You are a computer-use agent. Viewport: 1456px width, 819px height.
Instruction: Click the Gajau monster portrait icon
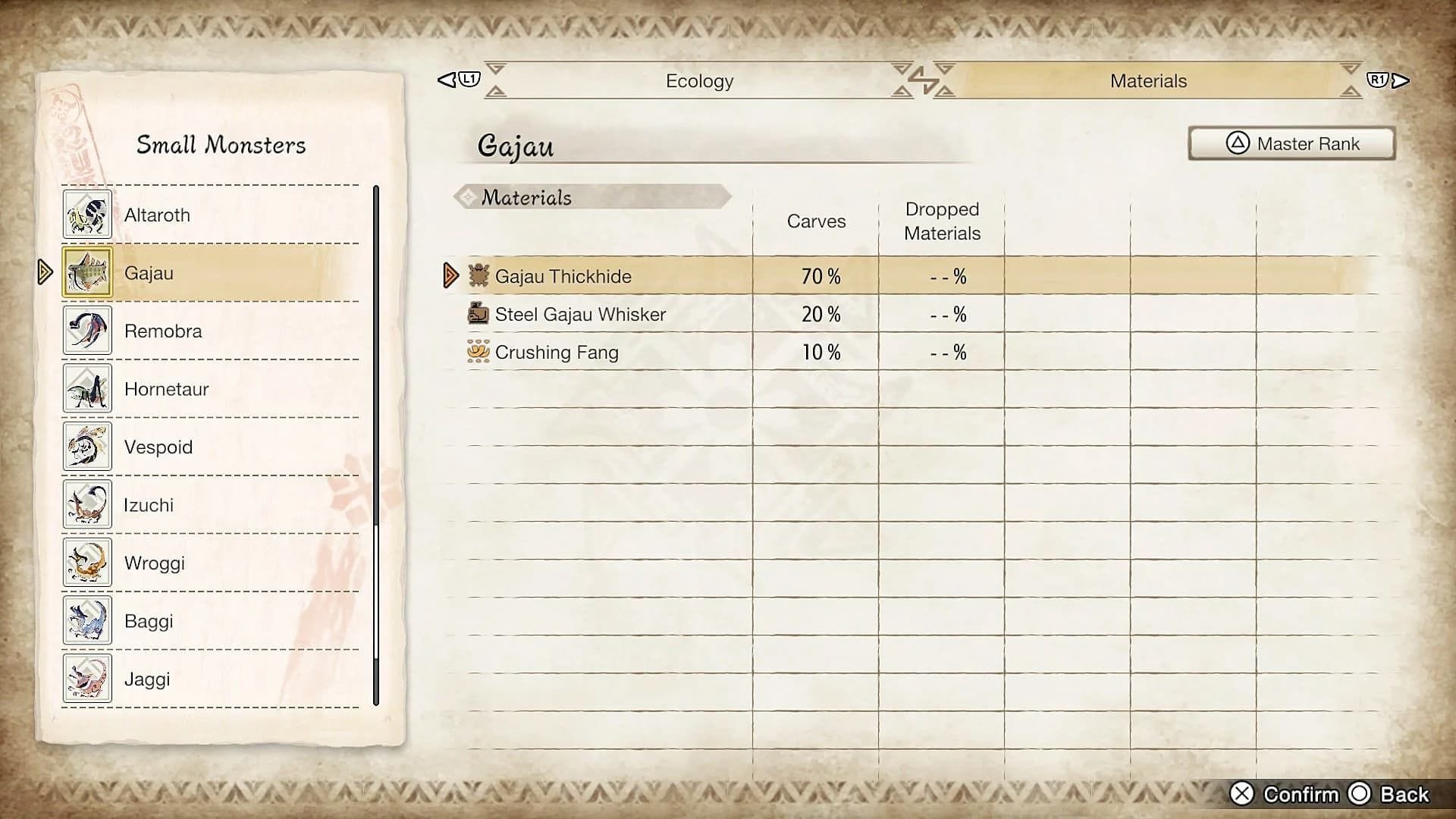pos(87,272)
